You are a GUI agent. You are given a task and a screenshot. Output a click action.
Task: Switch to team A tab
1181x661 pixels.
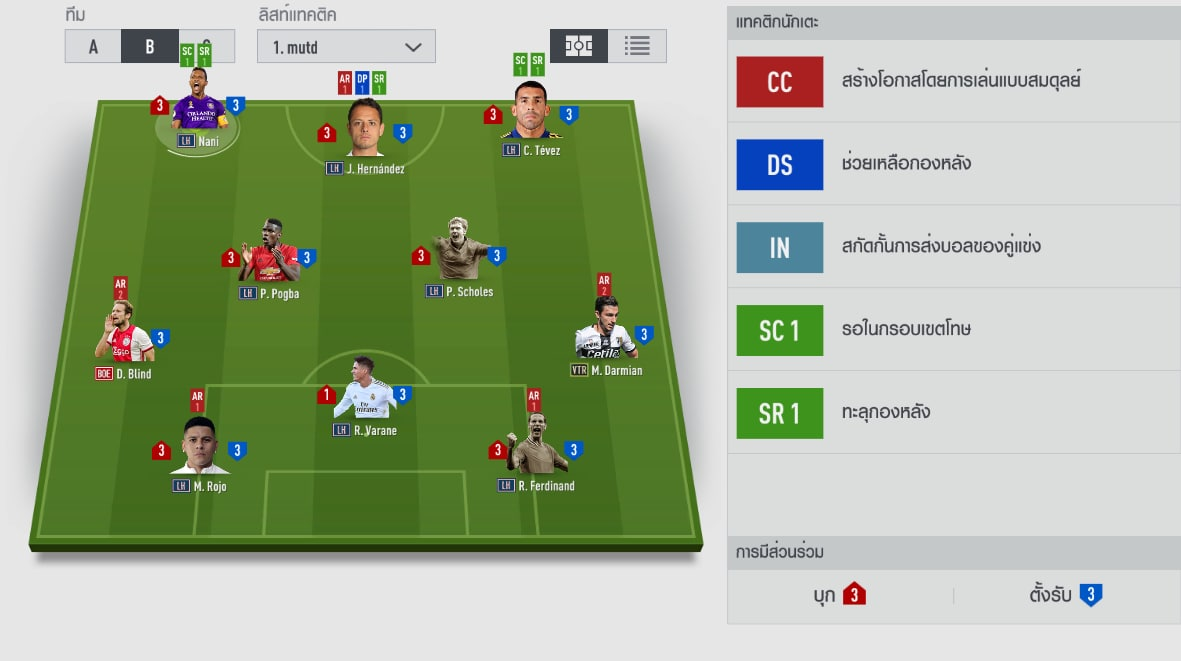93,47
